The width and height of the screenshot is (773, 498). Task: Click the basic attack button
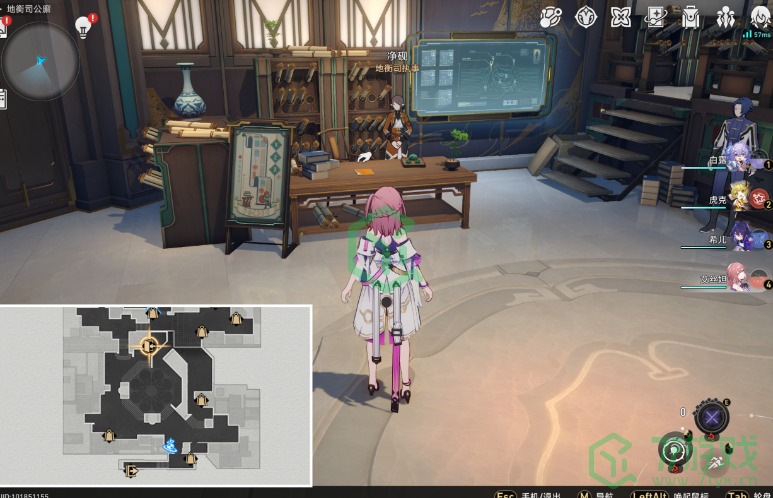675,451
